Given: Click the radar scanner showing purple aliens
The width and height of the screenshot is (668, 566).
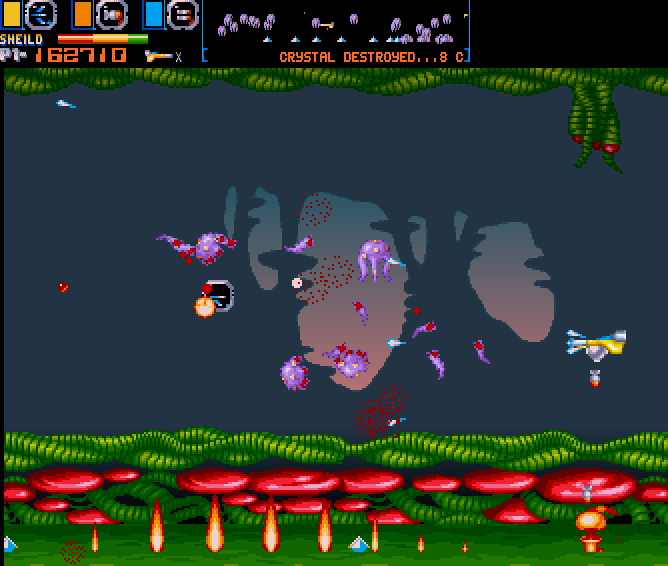Looking at the screenshot, I should 336,26.
